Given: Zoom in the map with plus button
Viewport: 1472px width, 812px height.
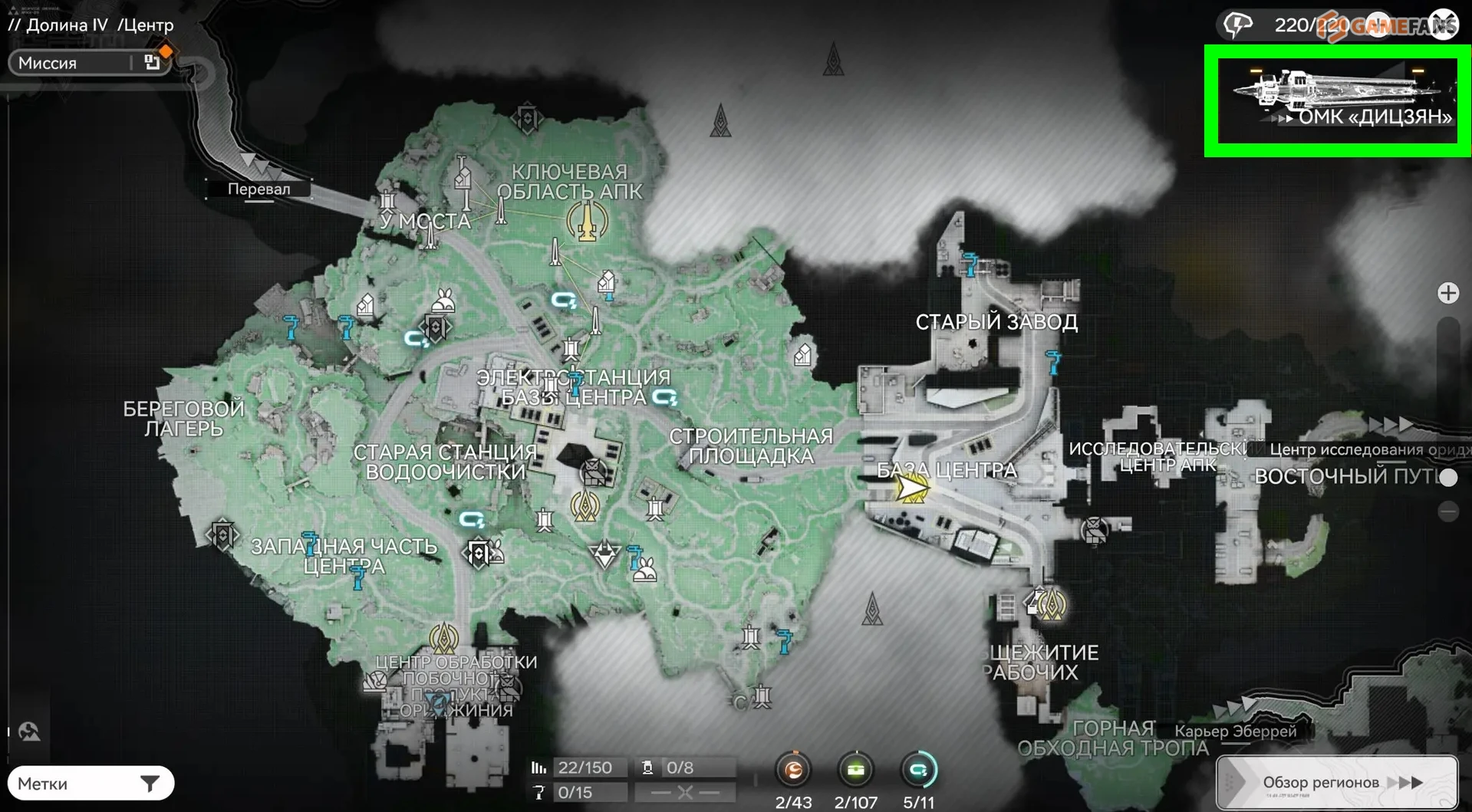Looking at the screenshot, I should click(x=1447, y=293).
